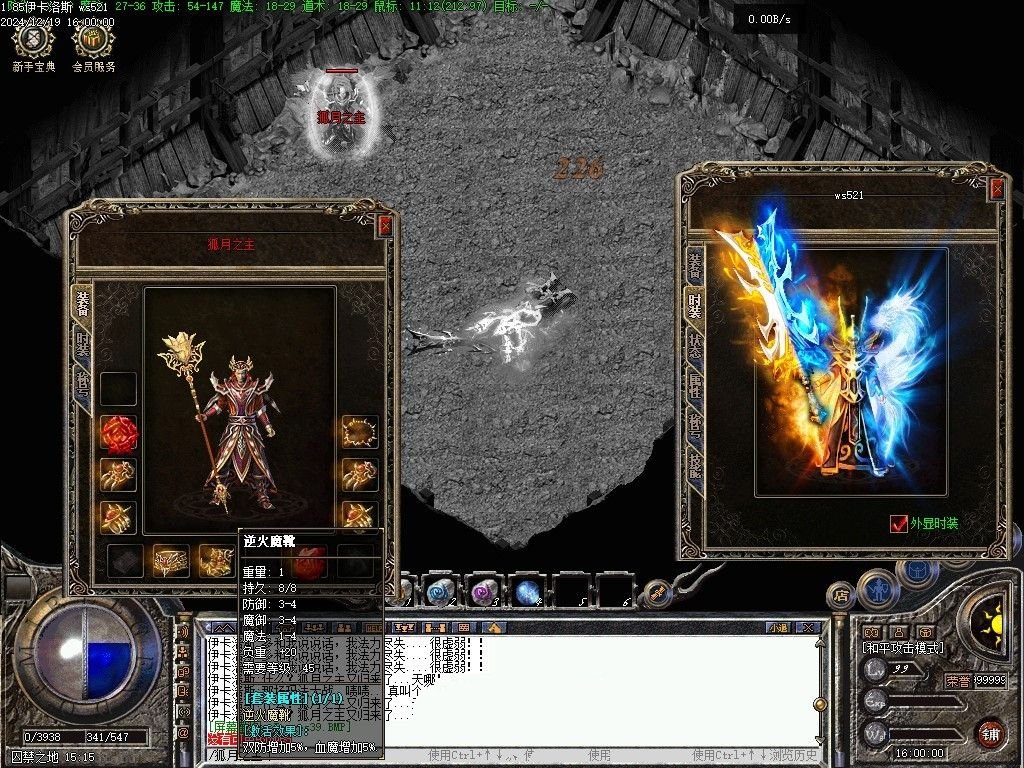Use the purple swirl scroll in hotbar
This screenshot has height=768, width=1024.
point(484,592)
